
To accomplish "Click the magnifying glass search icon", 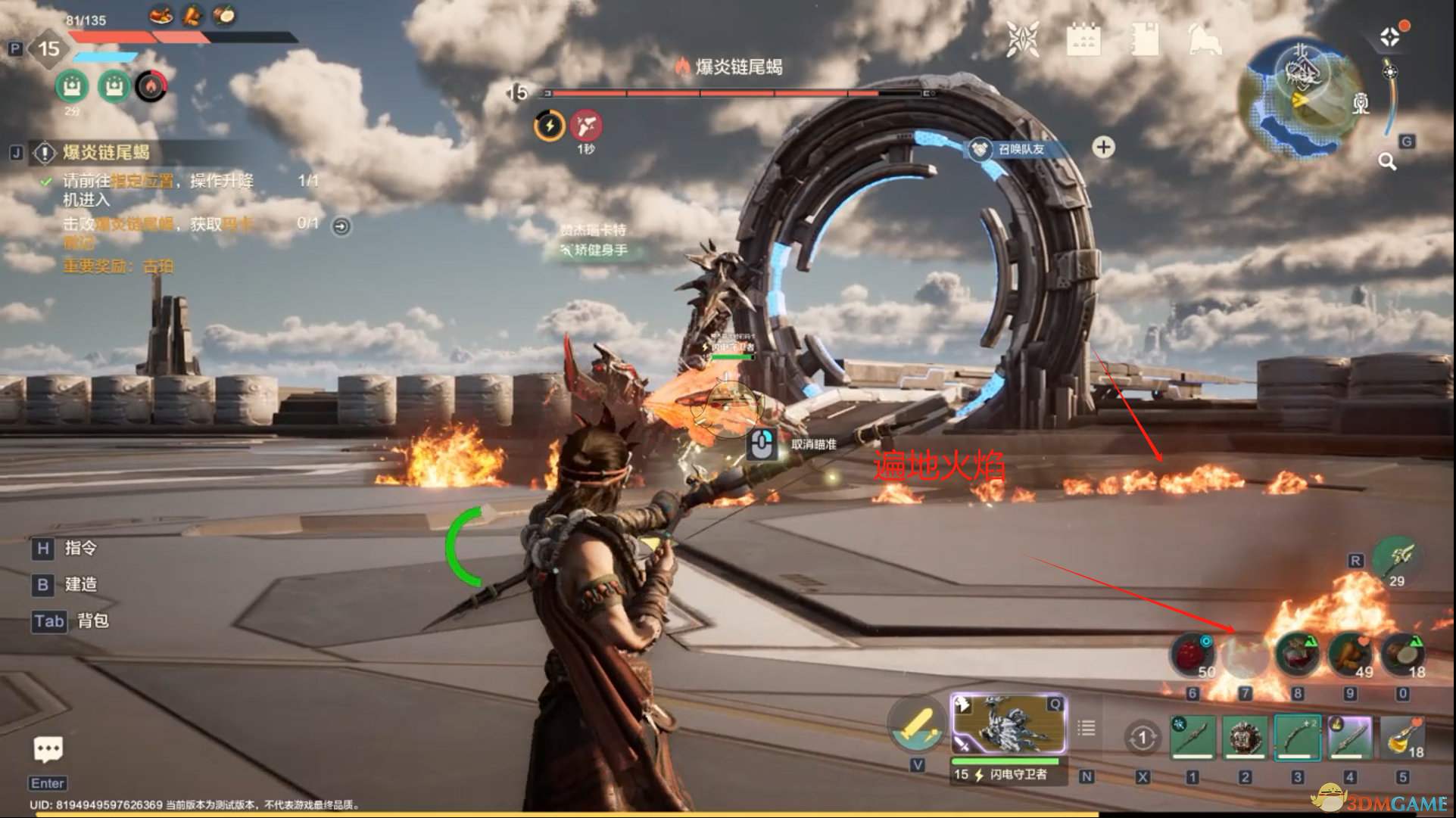I will (1387, 161).
